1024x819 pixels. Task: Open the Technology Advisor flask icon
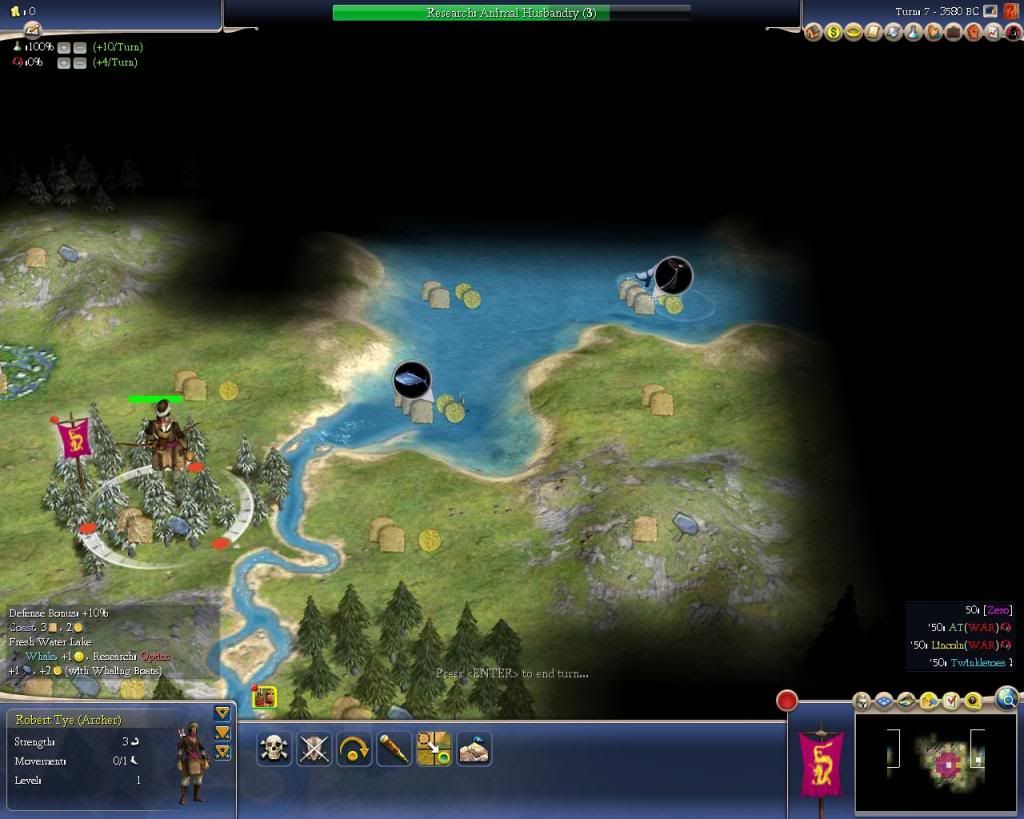[913, 33]
